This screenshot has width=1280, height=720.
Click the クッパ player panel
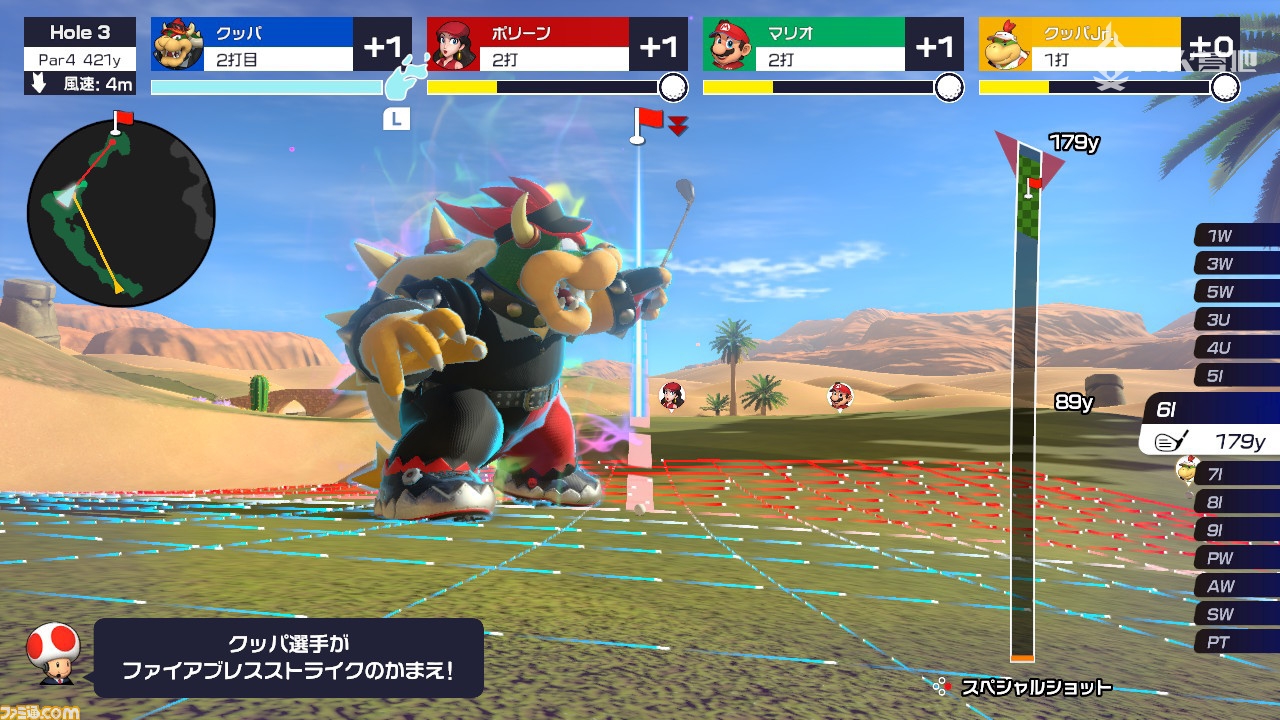[x=281, y=45]
